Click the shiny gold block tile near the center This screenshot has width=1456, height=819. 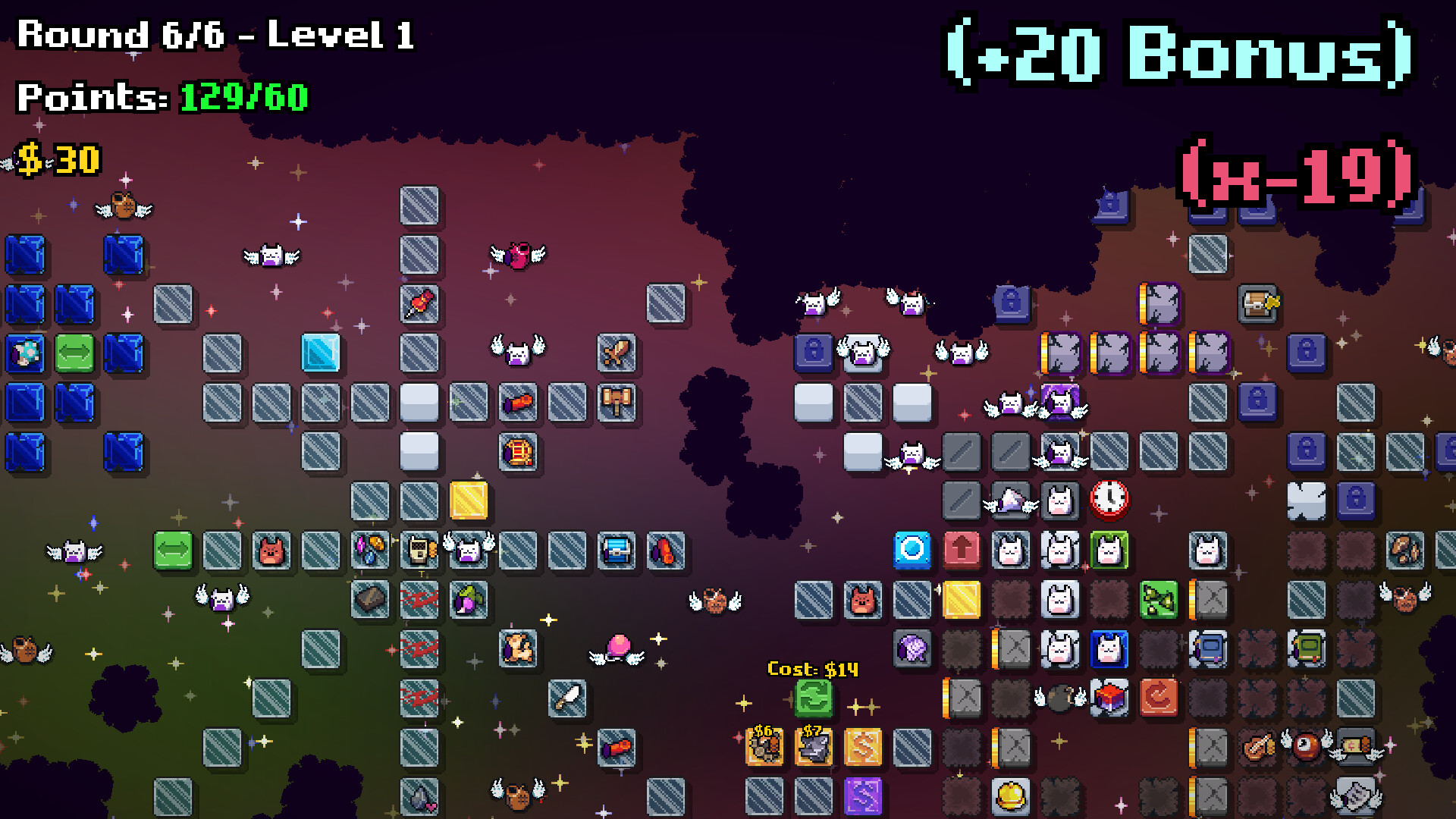click(470, 500)
